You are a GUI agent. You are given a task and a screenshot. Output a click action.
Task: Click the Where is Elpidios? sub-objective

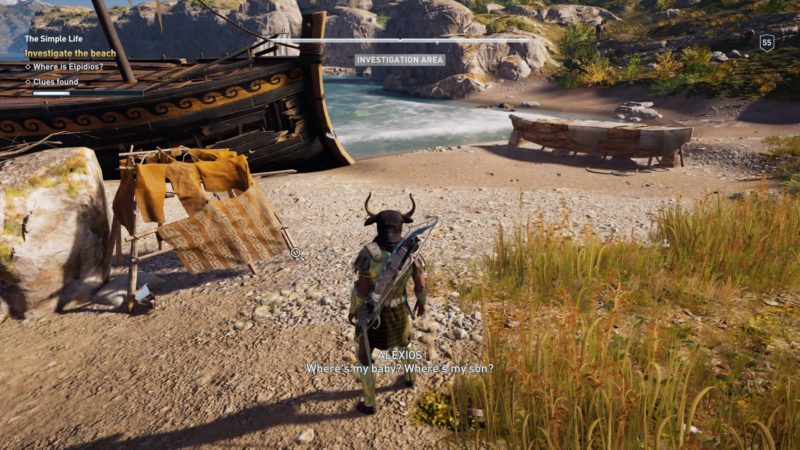coord(68,67)
